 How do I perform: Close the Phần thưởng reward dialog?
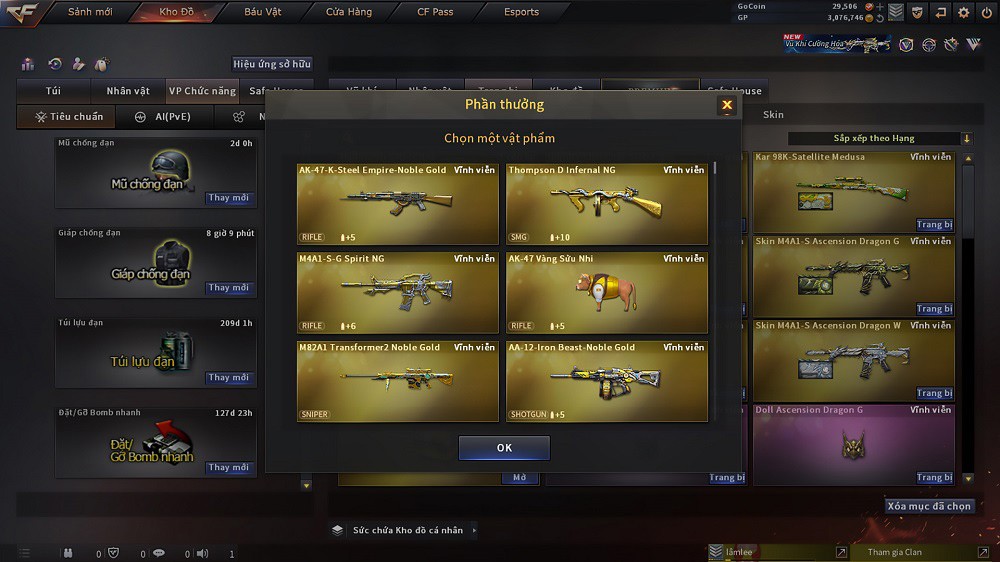tap(727, 105)
